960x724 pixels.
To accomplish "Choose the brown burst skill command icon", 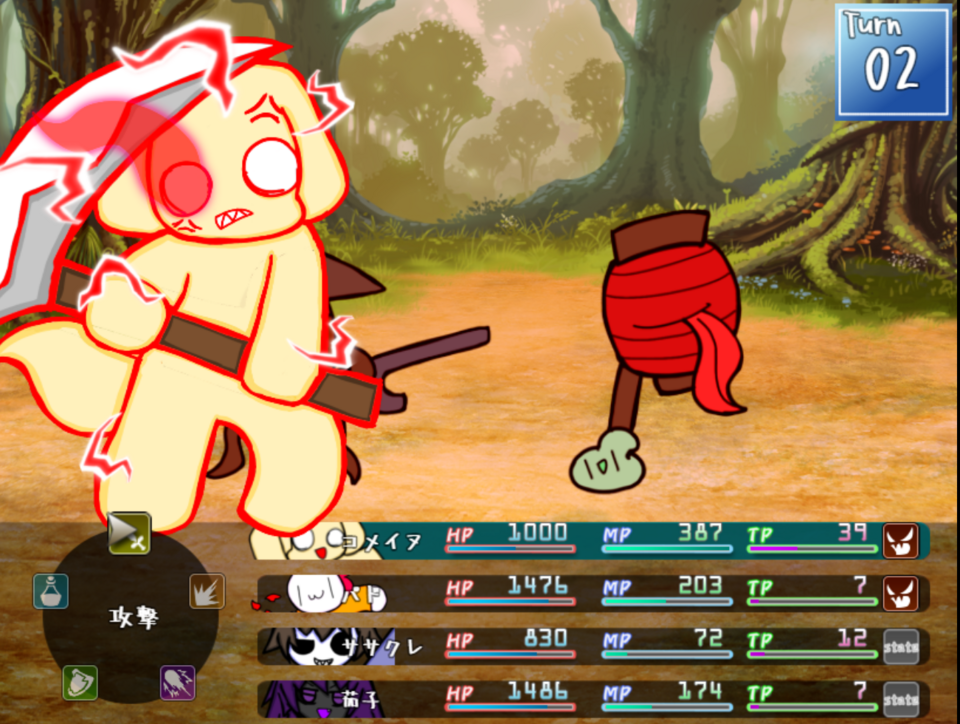I will (207, 591).
